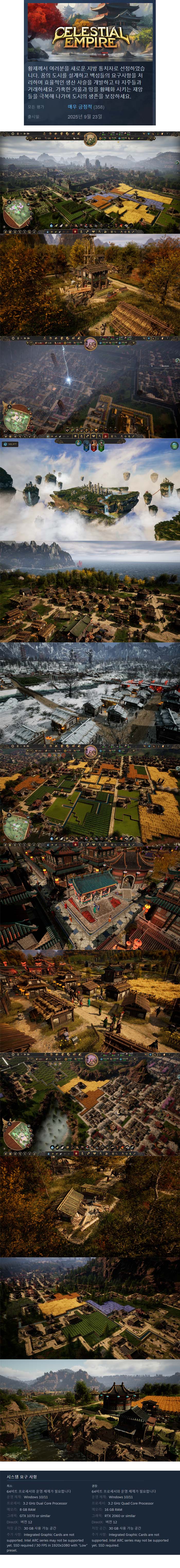Enlarge the snowy village screenshot
The height and width of the screenshot is (1568, 180).
(90, 692)
